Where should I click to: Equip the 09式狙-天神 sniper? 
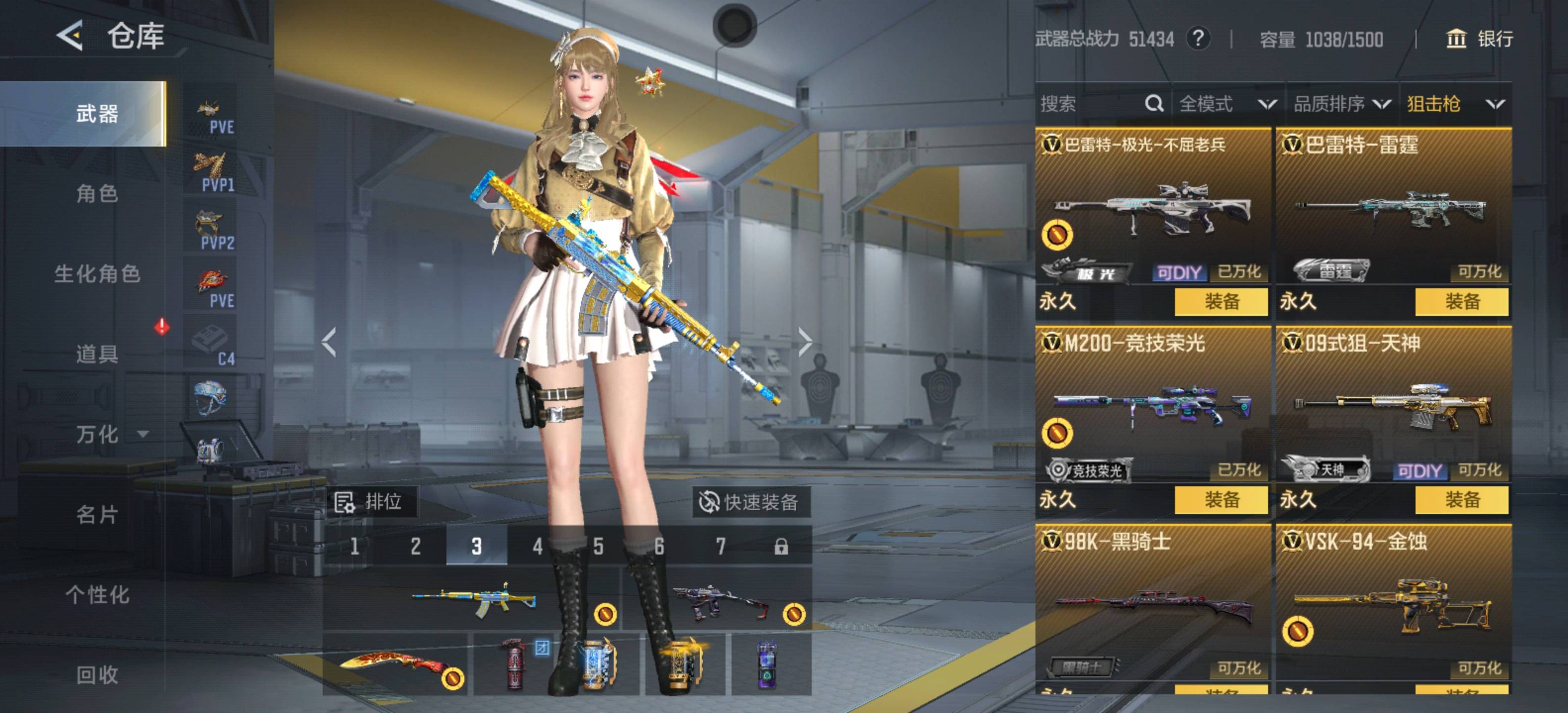click(x=1462, y=500)
